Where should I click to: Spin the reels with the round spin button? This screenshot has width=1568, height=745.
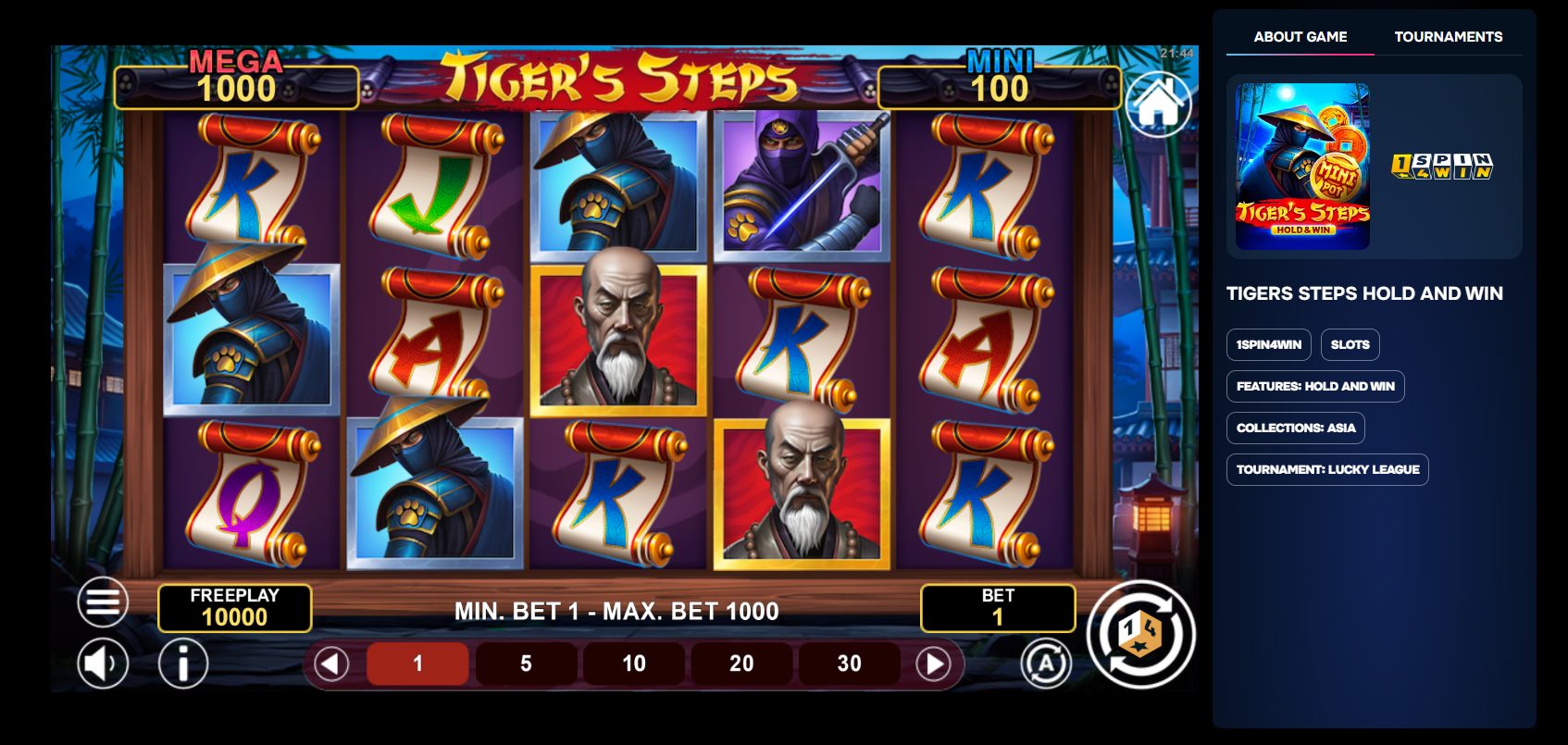pos(1140,635)
